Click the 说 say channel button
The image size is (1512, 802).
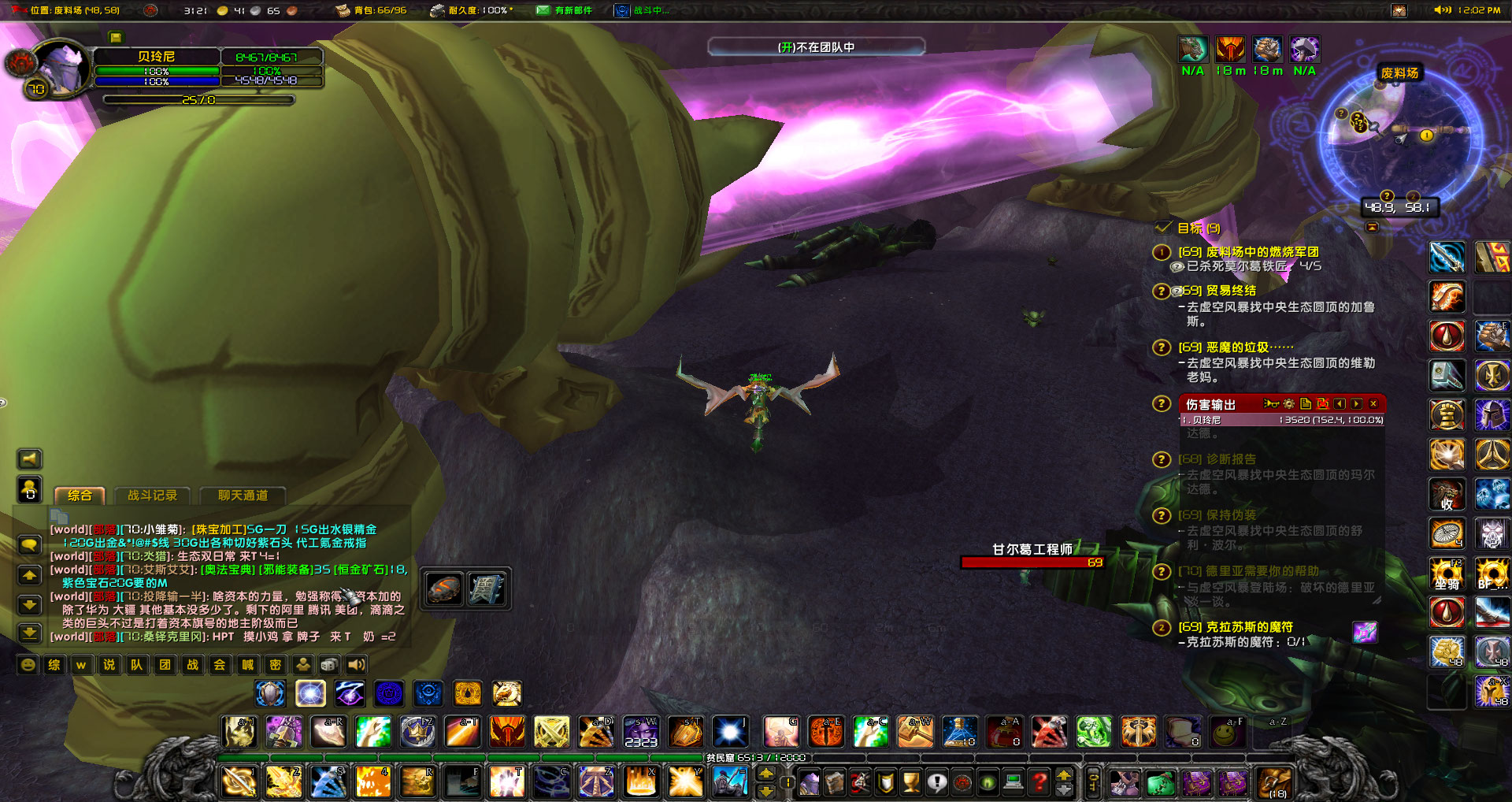coord(109,665)
